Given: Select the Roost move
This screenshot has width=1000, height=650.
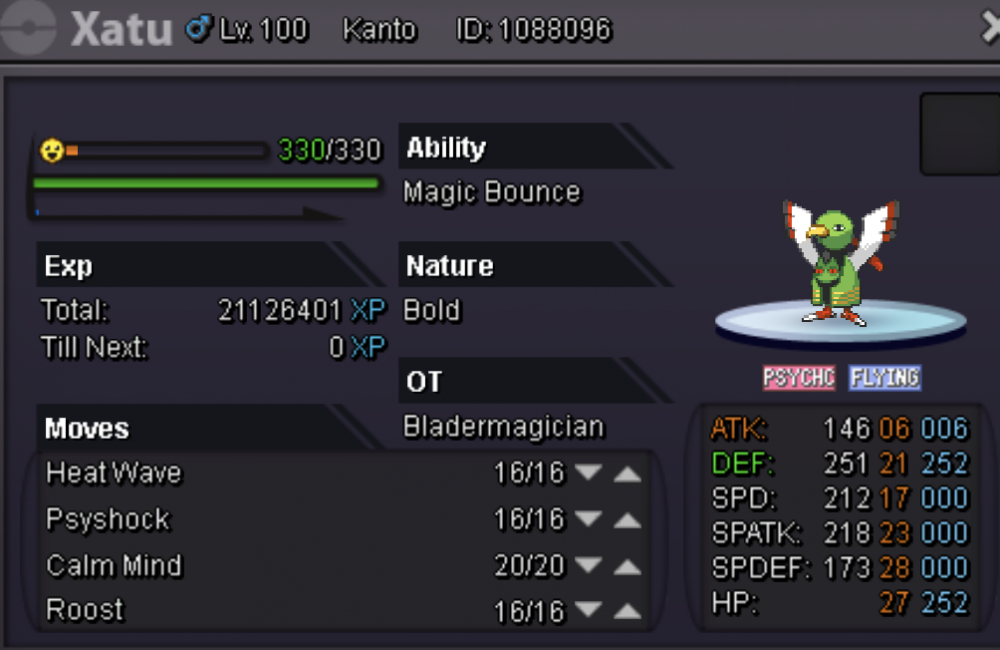Looking at the screenshot, I should click(x=85, y=611).
